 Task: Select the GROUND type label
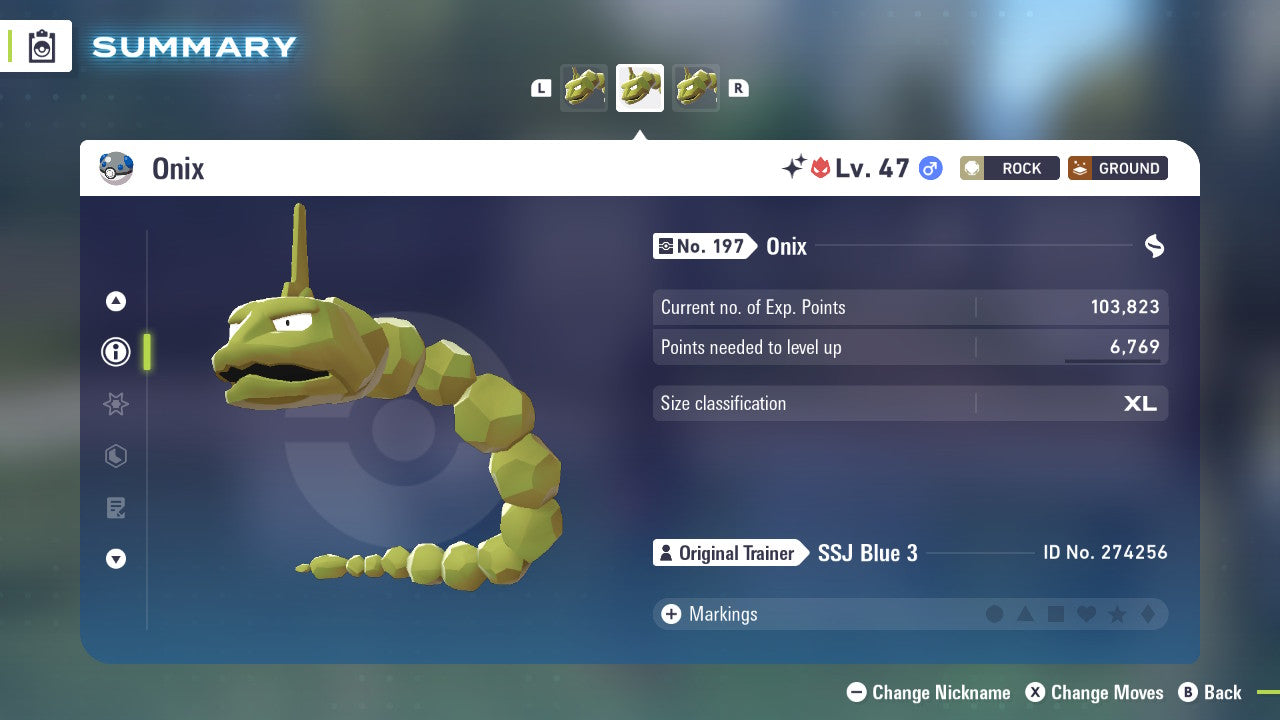coord(1117,168)
